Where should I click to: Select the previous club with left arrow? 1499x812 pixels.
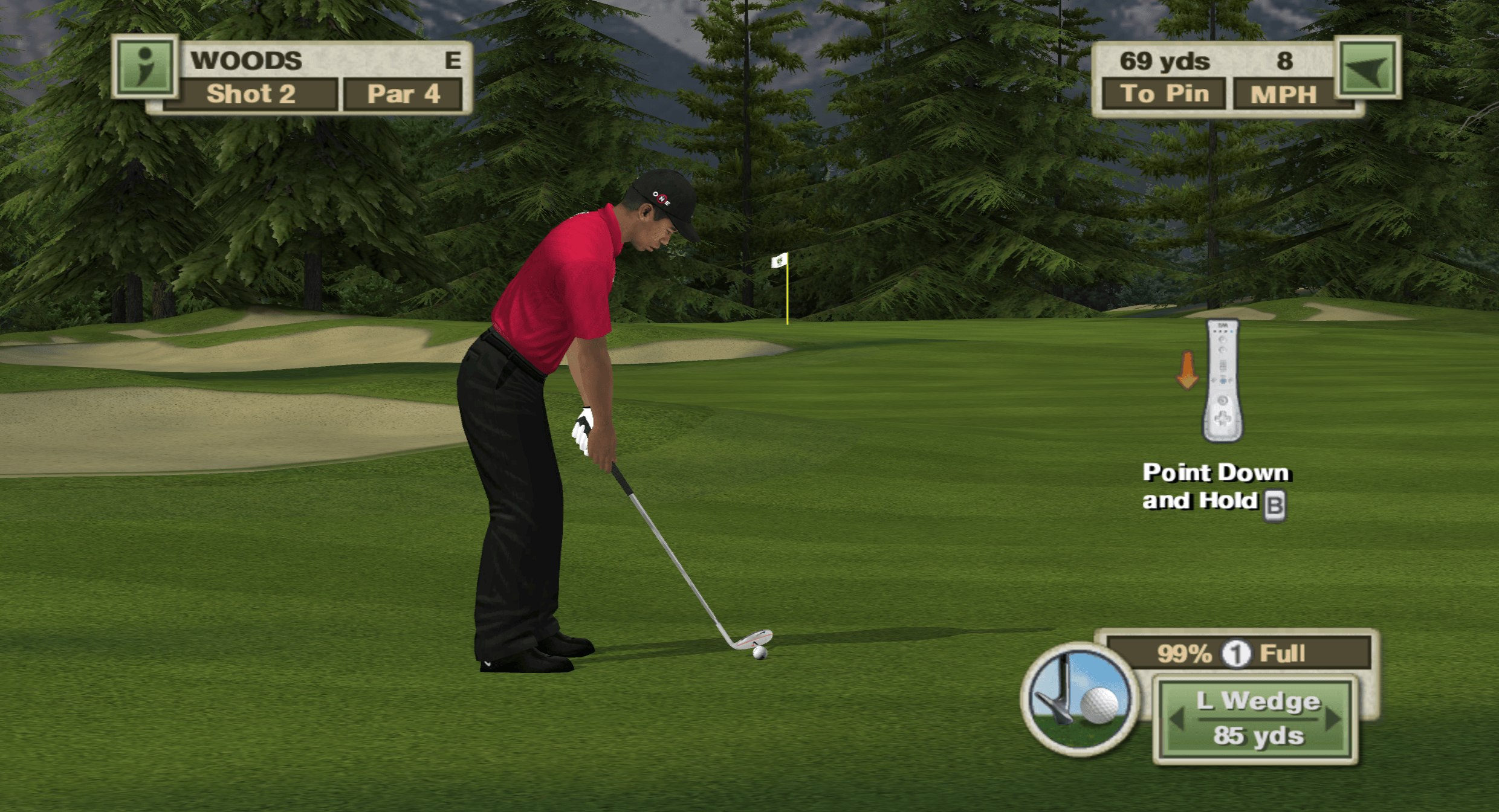(1176, 719)
